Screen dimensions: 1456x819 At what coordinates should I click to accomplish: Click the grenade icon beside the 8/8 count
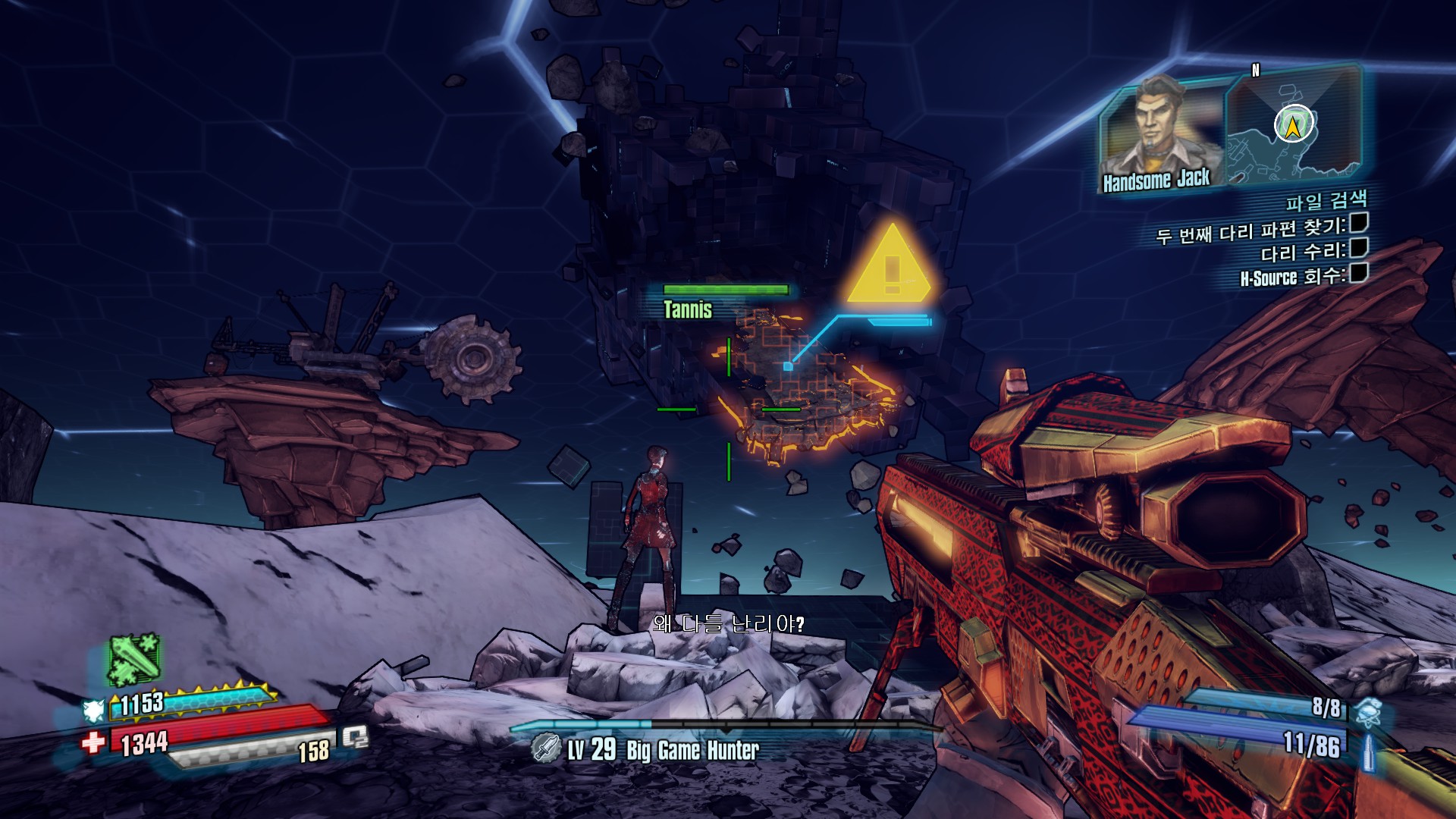tap(1367, 710)
